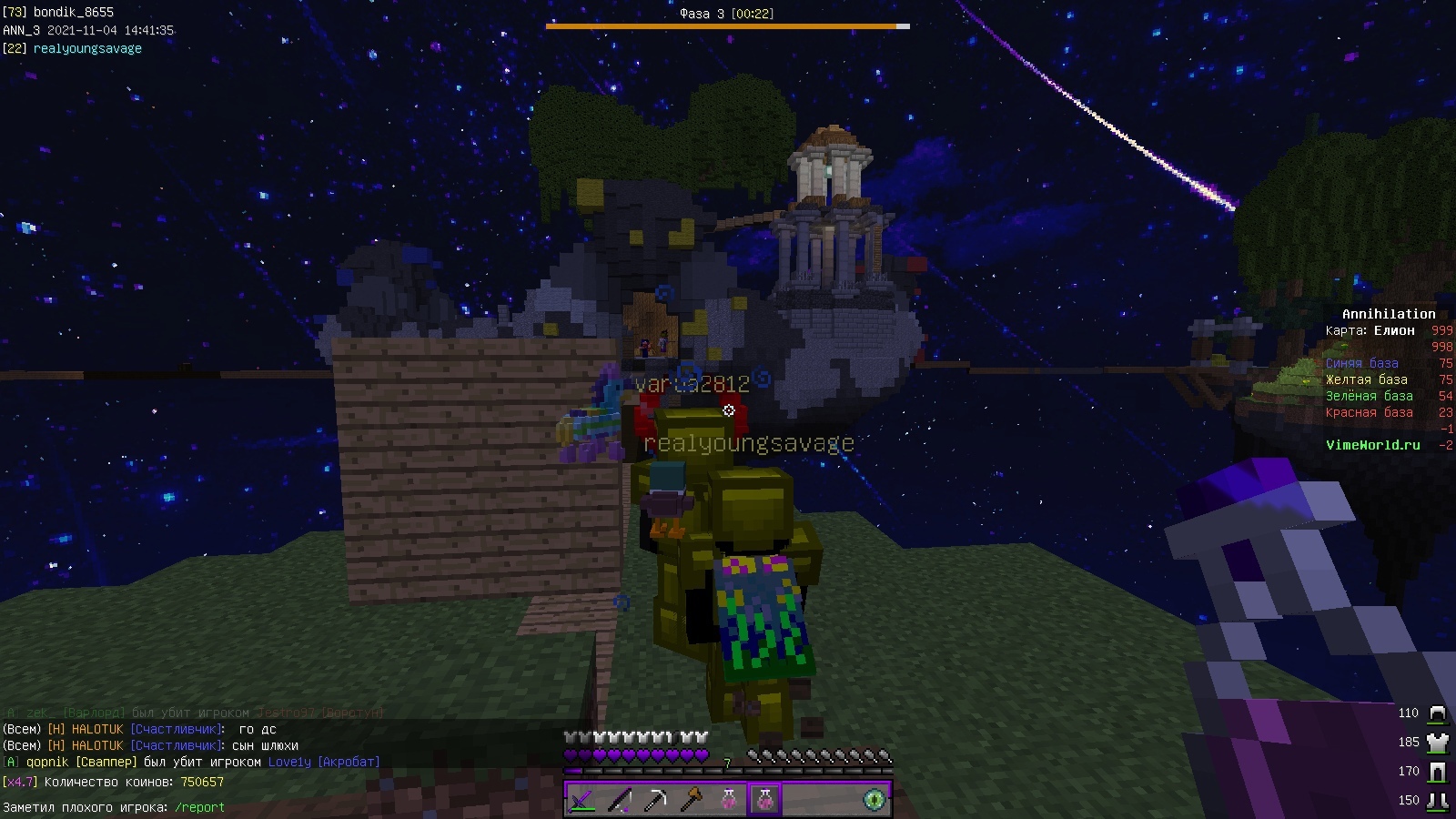Select the bow in the hotbar
The height and width of the screenshot is (819, 1456).
pyautogui.click(x=619, y=800)
